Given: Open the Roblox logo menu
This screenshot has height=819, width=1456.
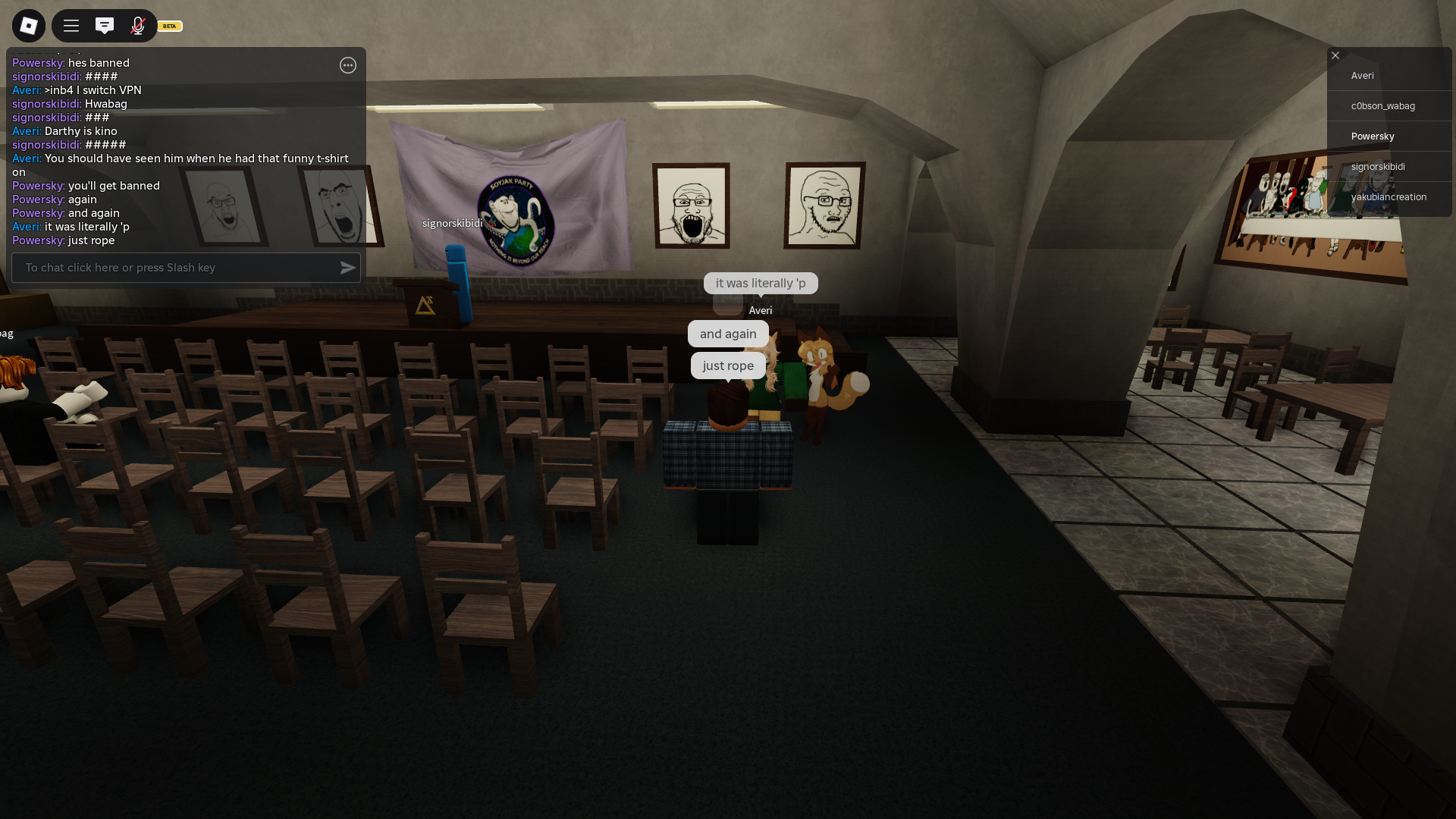Looking at the screenshot, I should [29, 26].
